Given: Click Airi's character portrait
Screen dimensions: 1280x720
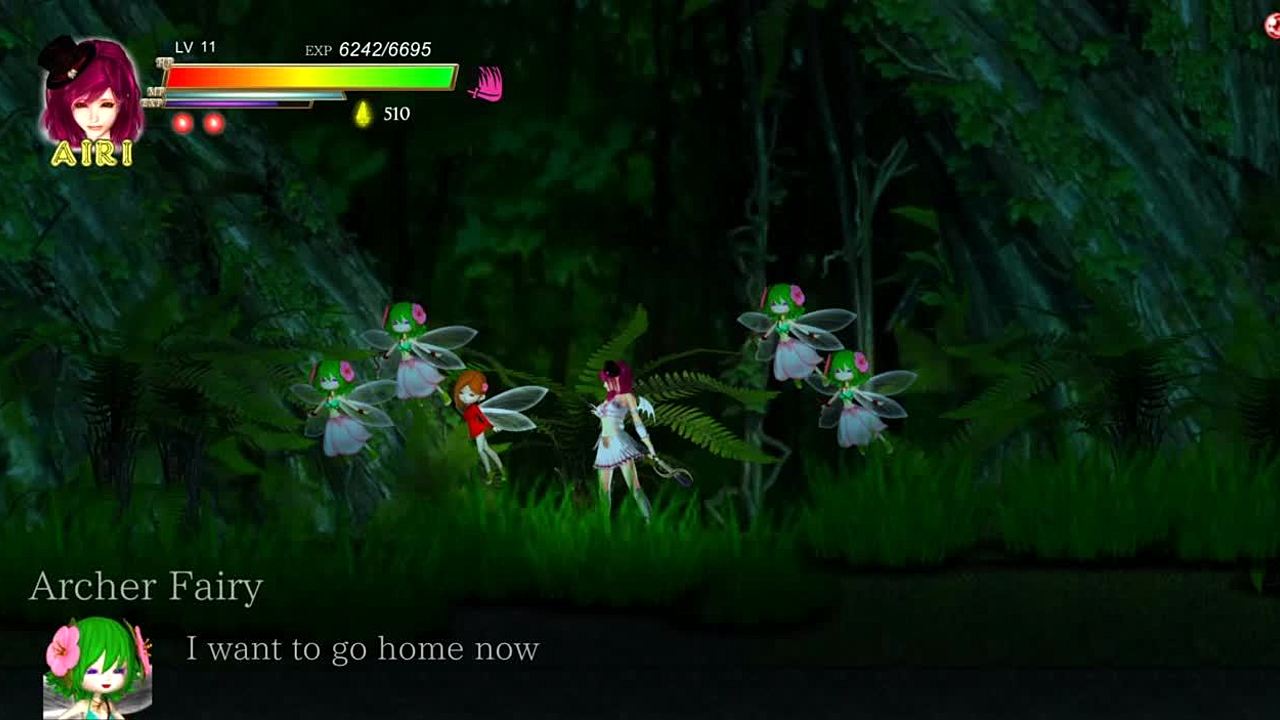Looking at the screenshot, I should click(90, 95).
